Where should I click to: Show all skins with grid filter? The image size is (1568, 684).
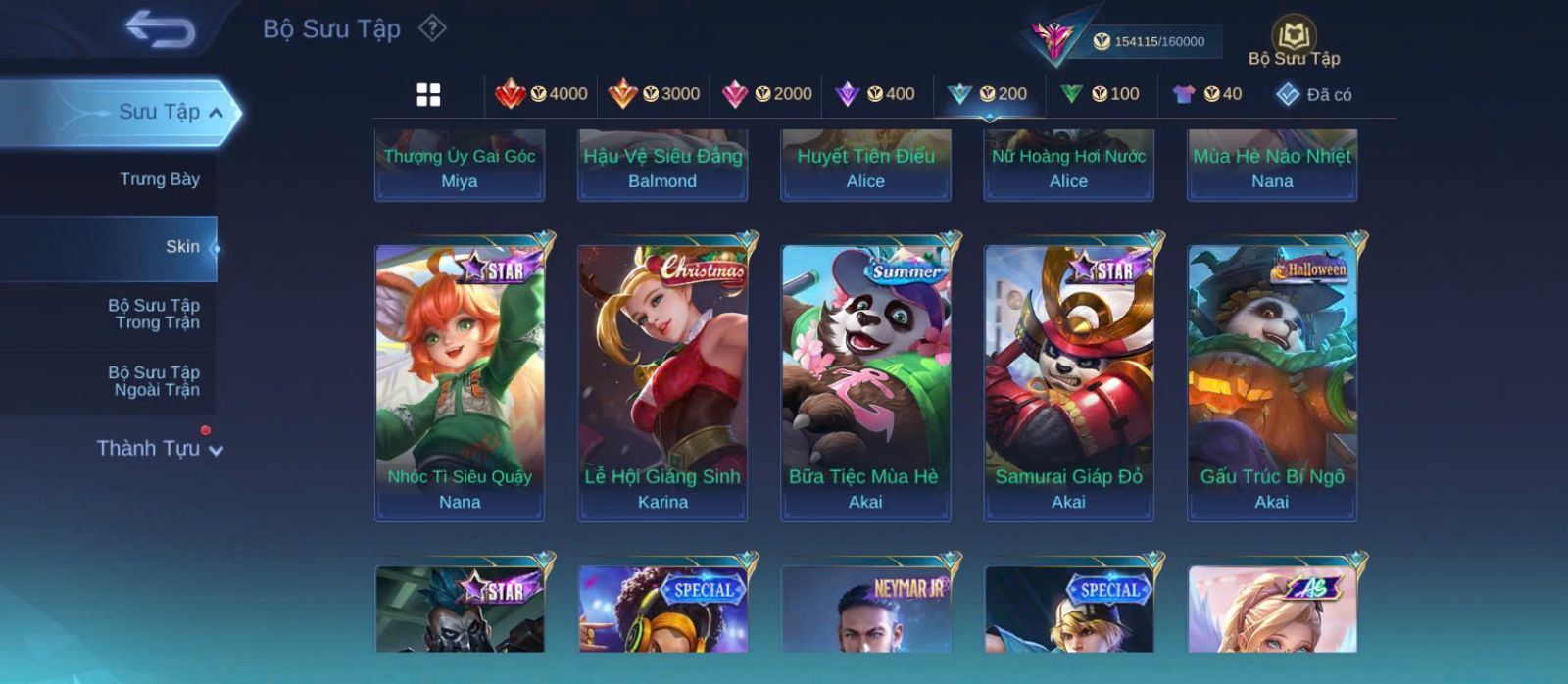[x=428, y=94]
